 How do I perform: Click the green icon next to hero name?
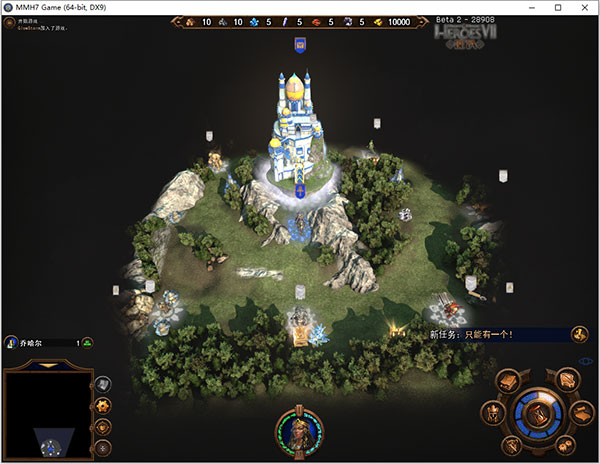[87, 343]
